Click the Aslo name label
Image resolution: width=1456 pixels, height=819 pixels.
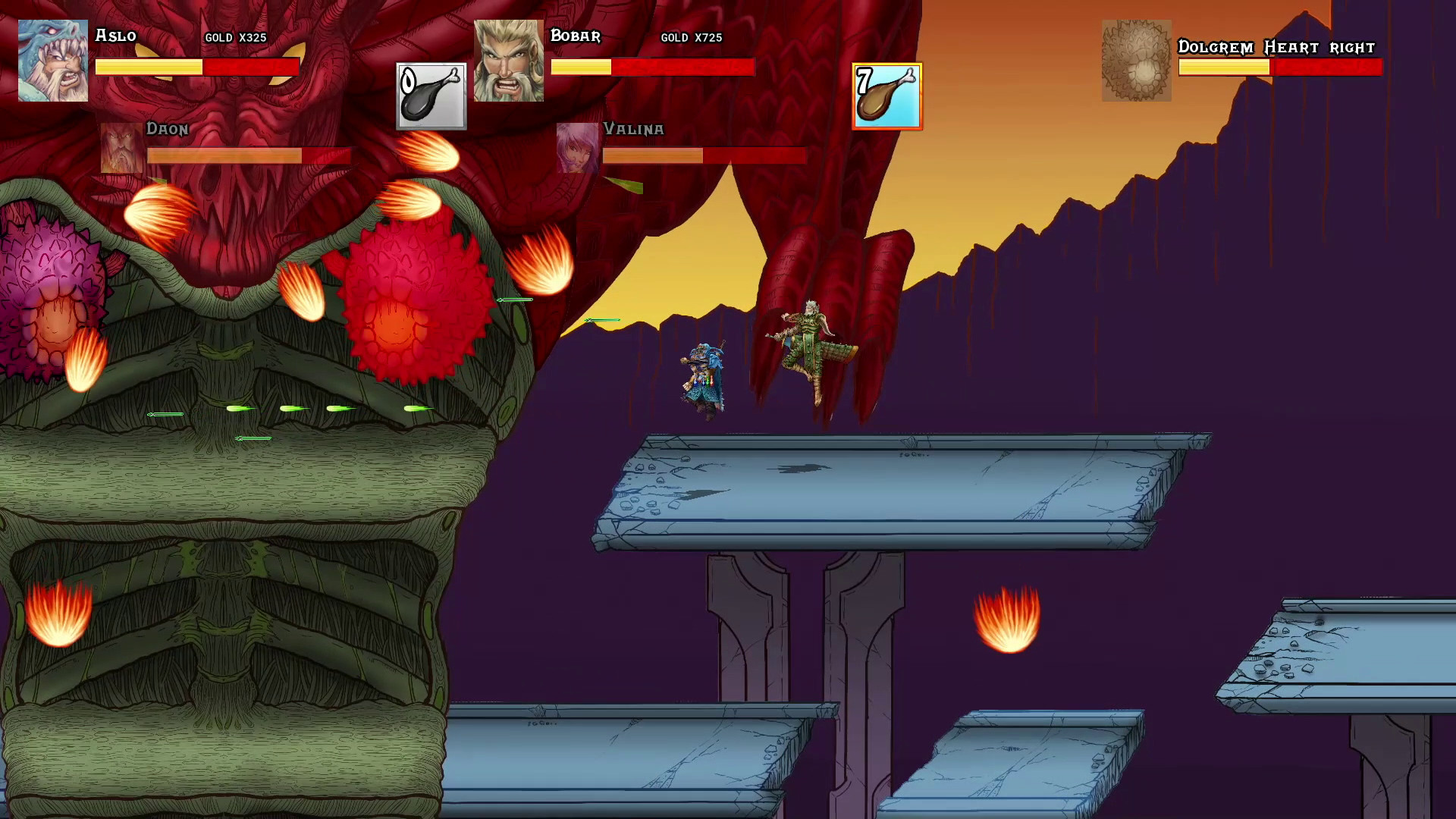coord(115,36)
